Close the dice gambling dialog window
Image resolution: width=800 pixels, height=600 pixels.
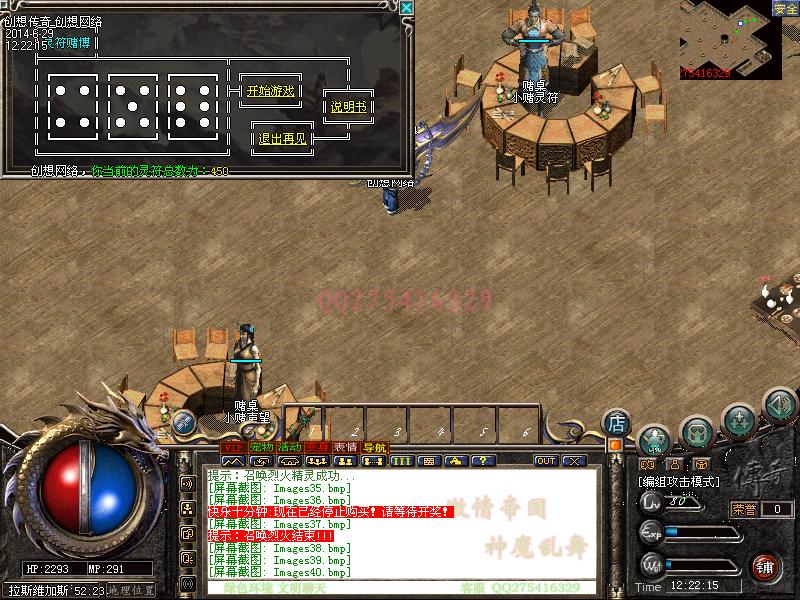point(407,8)
